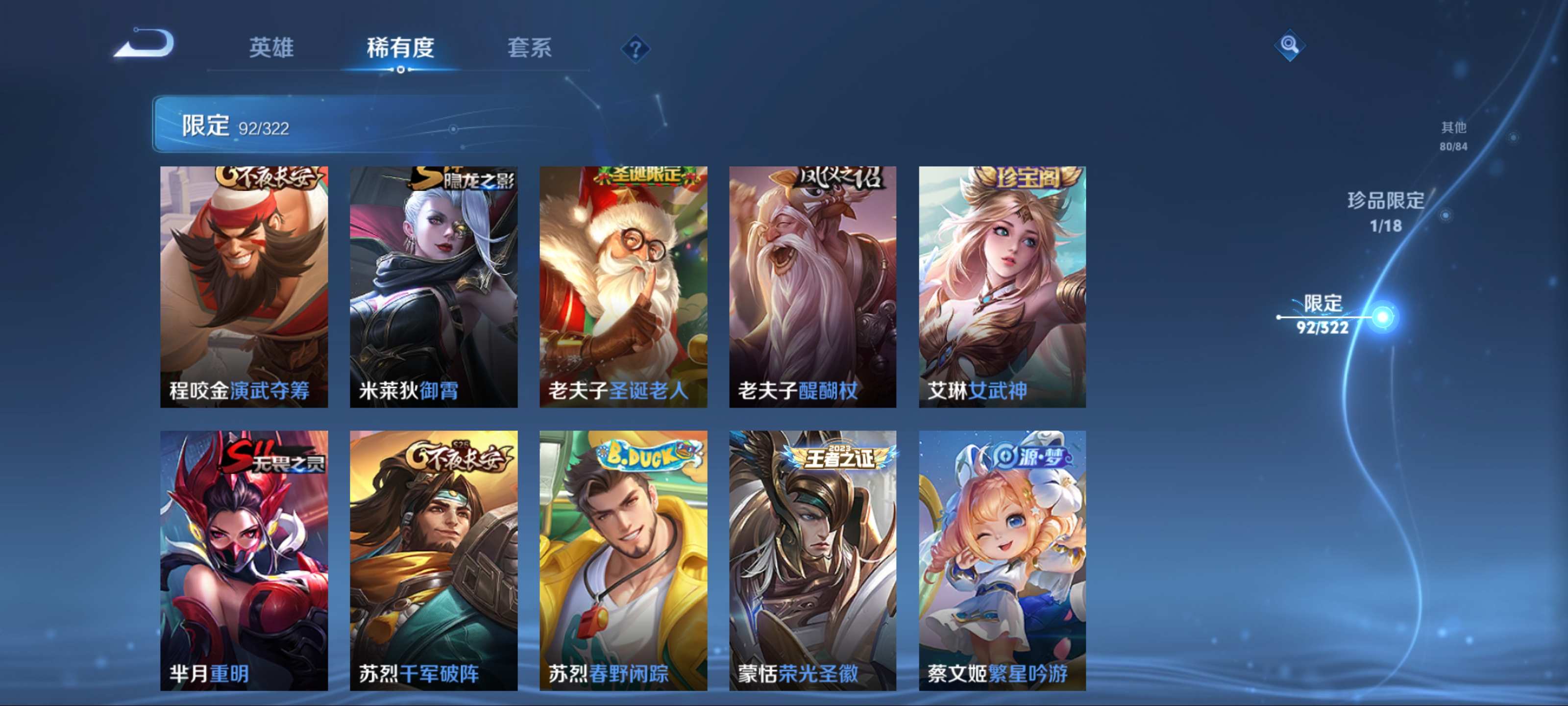Image resolution: width=1568 pixels, height=706 pixels.
Task: View 蔡文姬 繁星吟游 skin card
Action: pos(1002,560)
